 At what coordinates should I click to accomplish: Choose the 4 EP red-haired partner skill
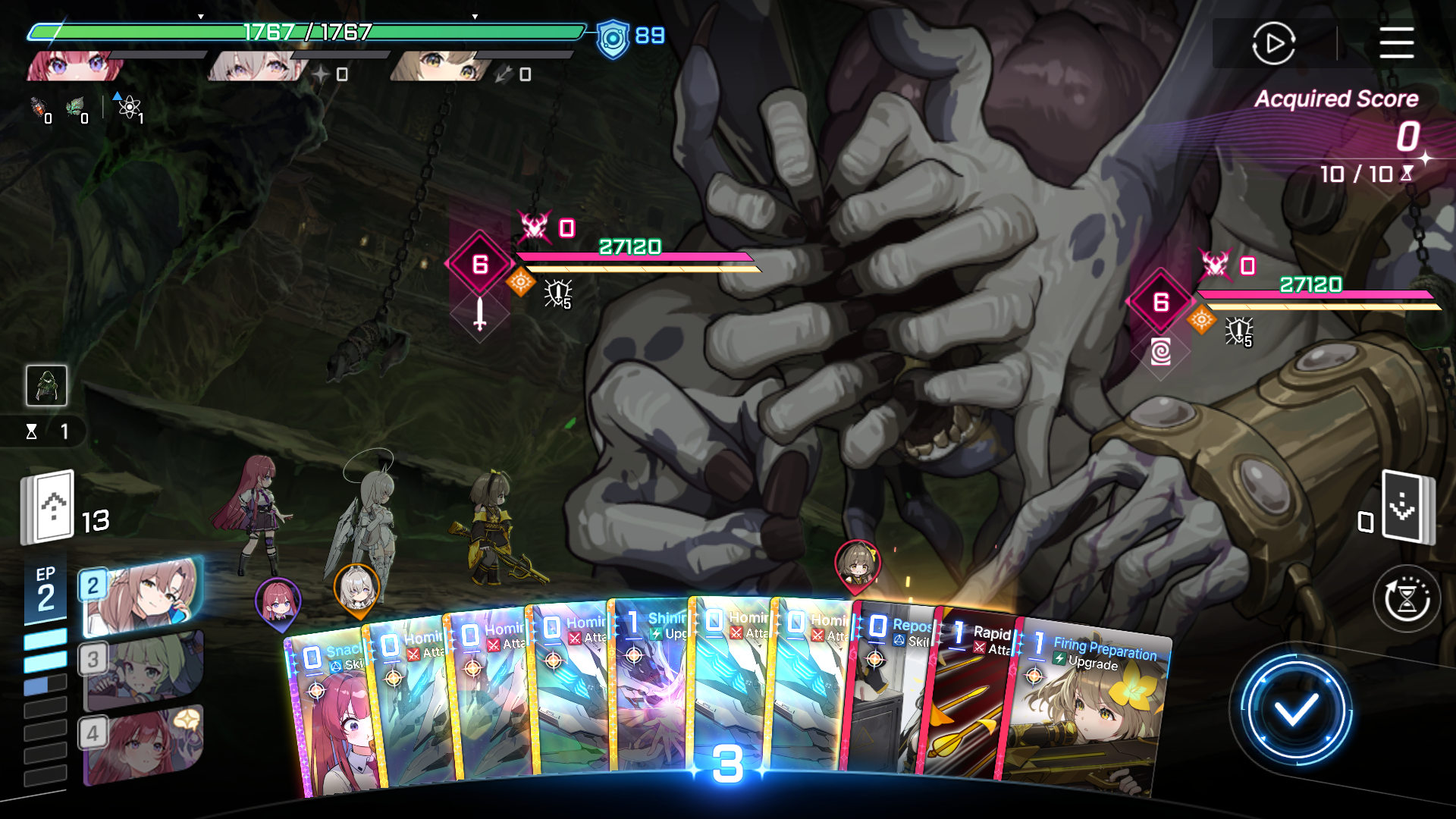pos(142,745)
